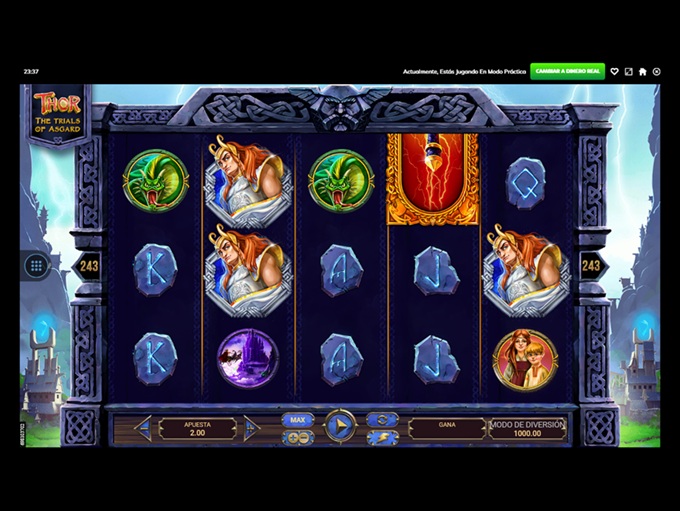Add the game to favorites with the heart
The height and width of the screenshot is (511, 680).
click(615, 72)
